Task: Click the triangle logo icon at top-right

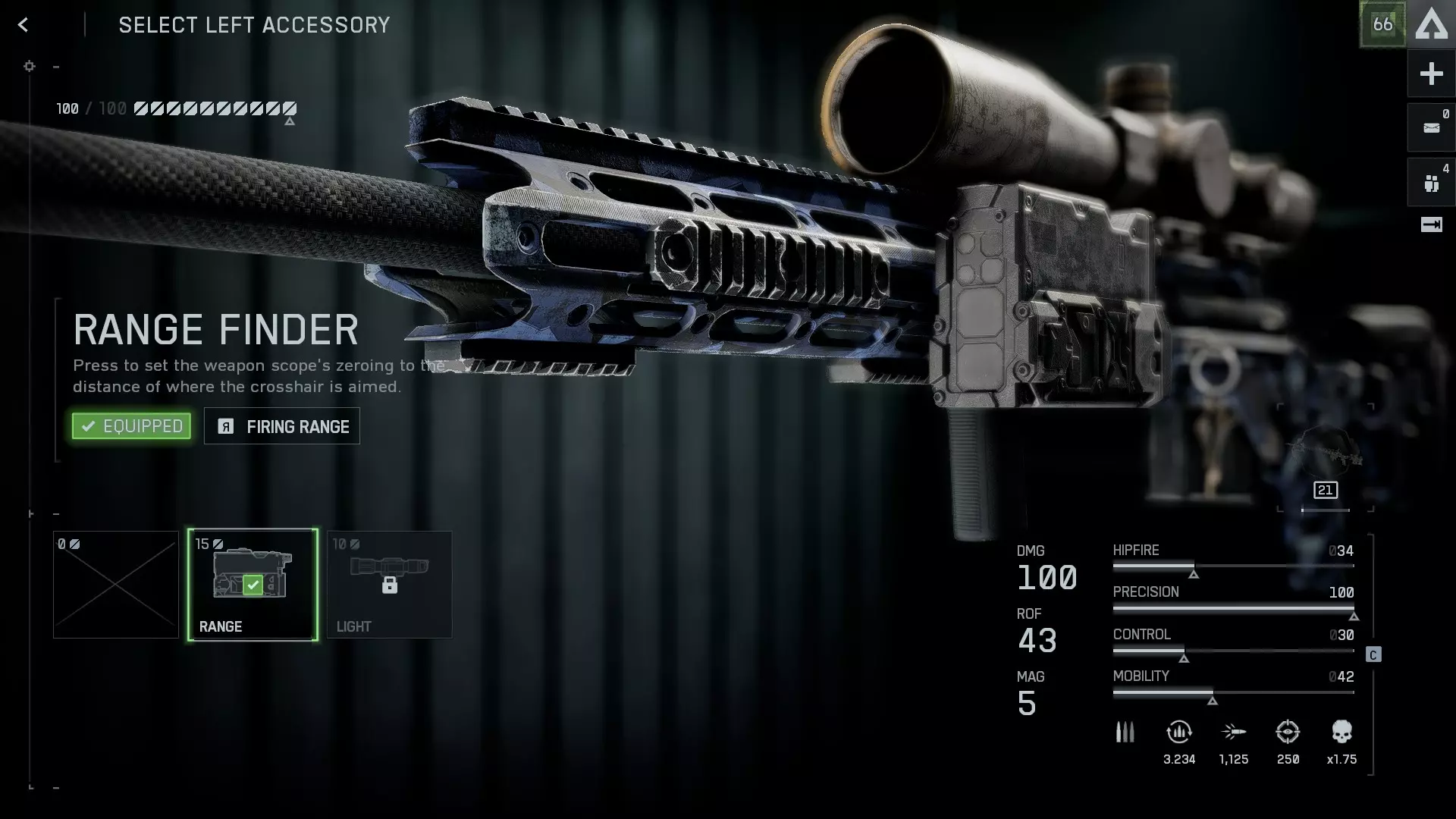Action: (x=1432, y=24)
